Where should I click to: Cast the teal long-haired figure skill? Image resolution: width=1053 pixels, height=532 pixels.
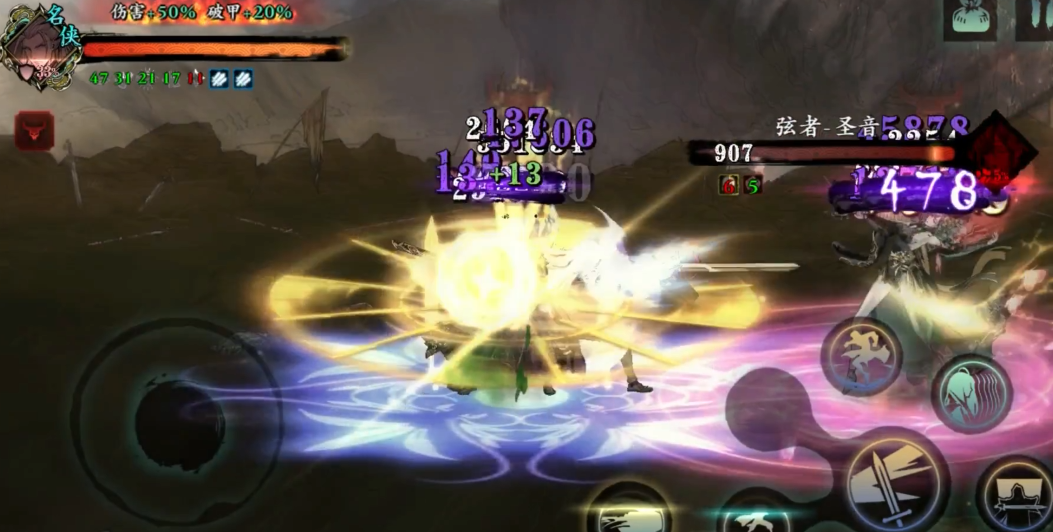tap(971, 394)
